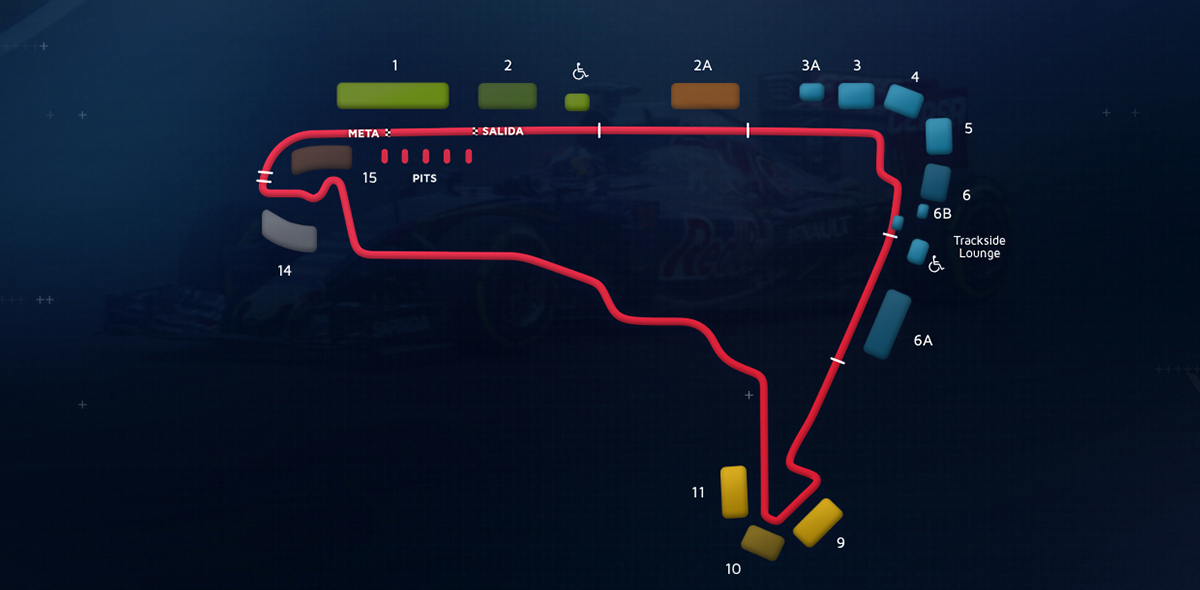Viewport: 1200px width, 590px height.
Task: Choose the dark yellow grandstand 10
Action: [762, 542]
